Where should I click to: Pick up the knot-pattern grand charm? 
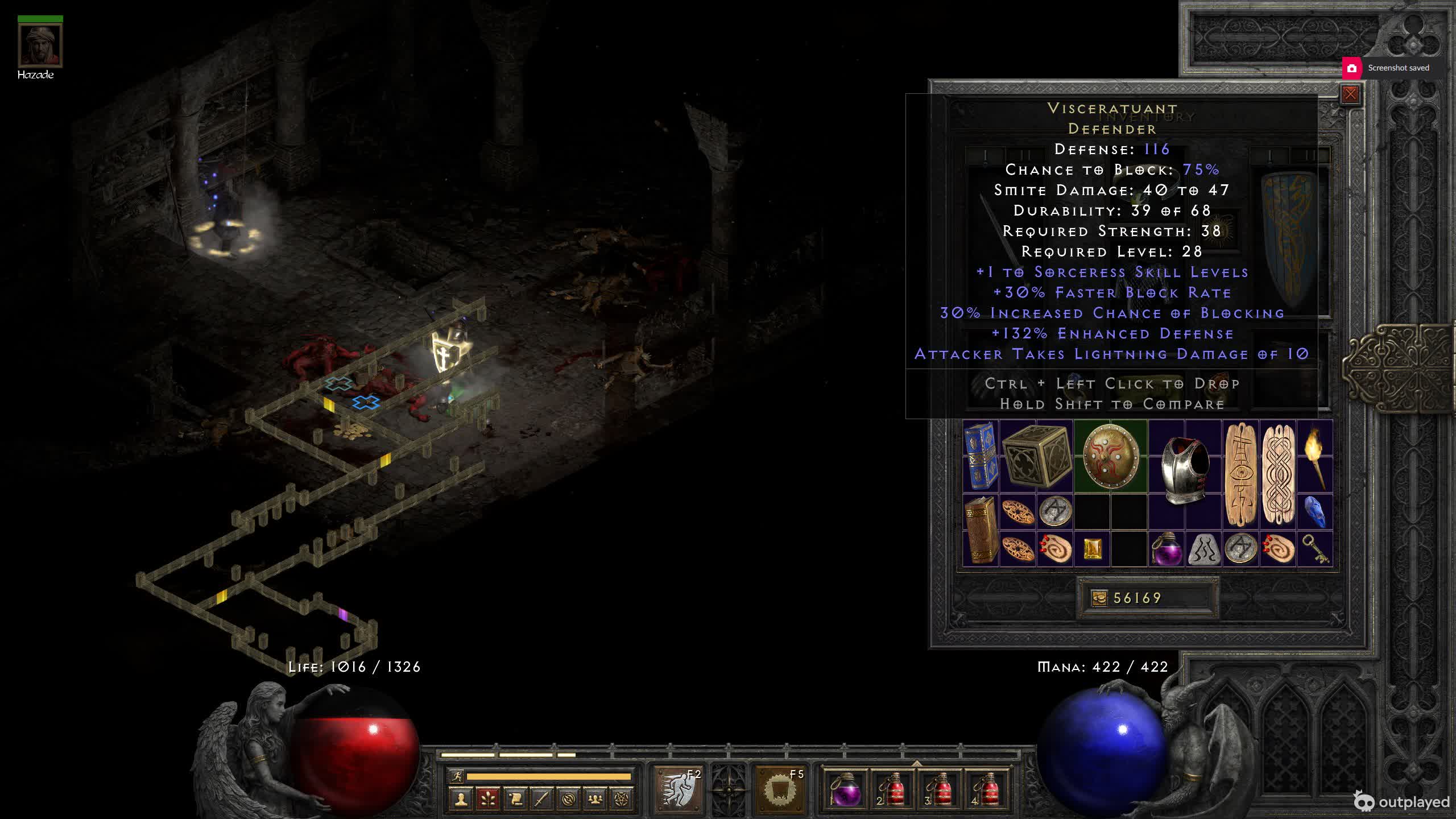1278,475
